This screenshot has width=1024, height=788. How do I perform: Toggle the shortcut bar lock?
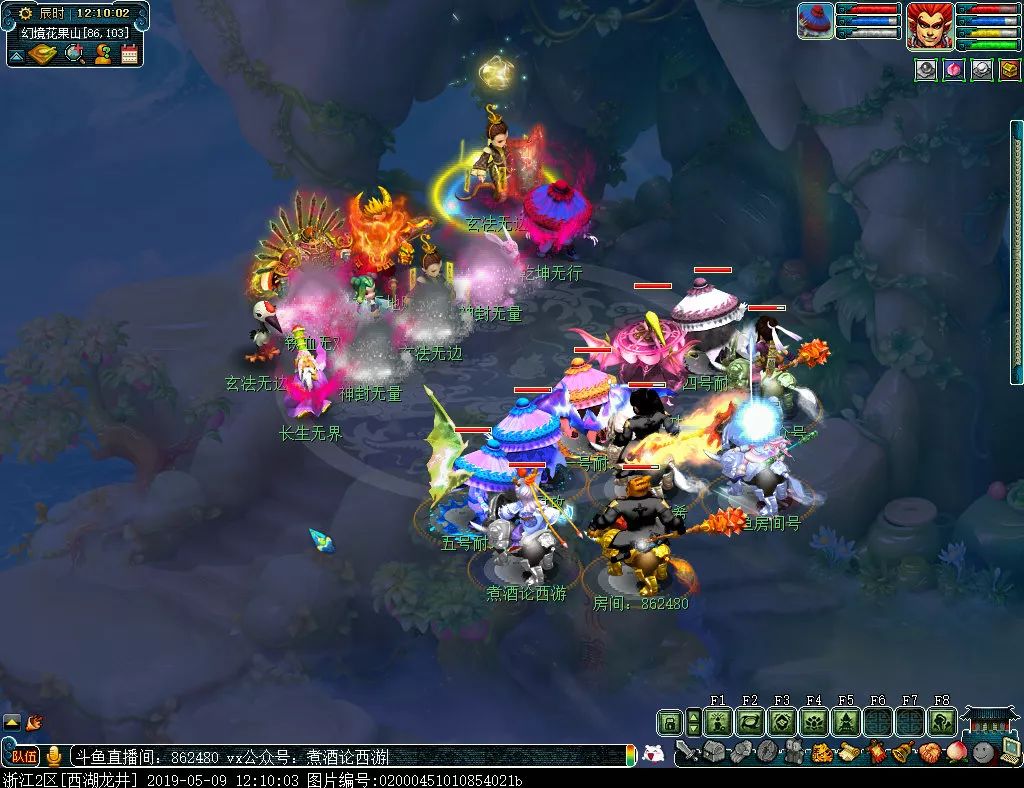click(x=668, y=722)
